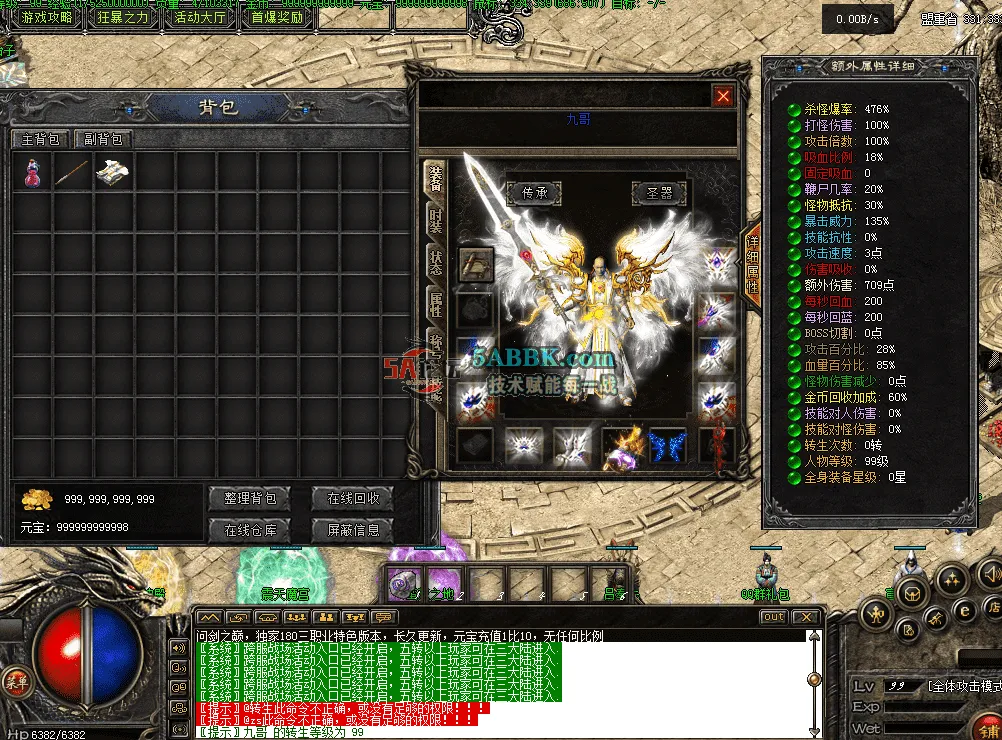1002x740 pixels.
Task: Click the out button above the chat
Action: coord(774,617)
